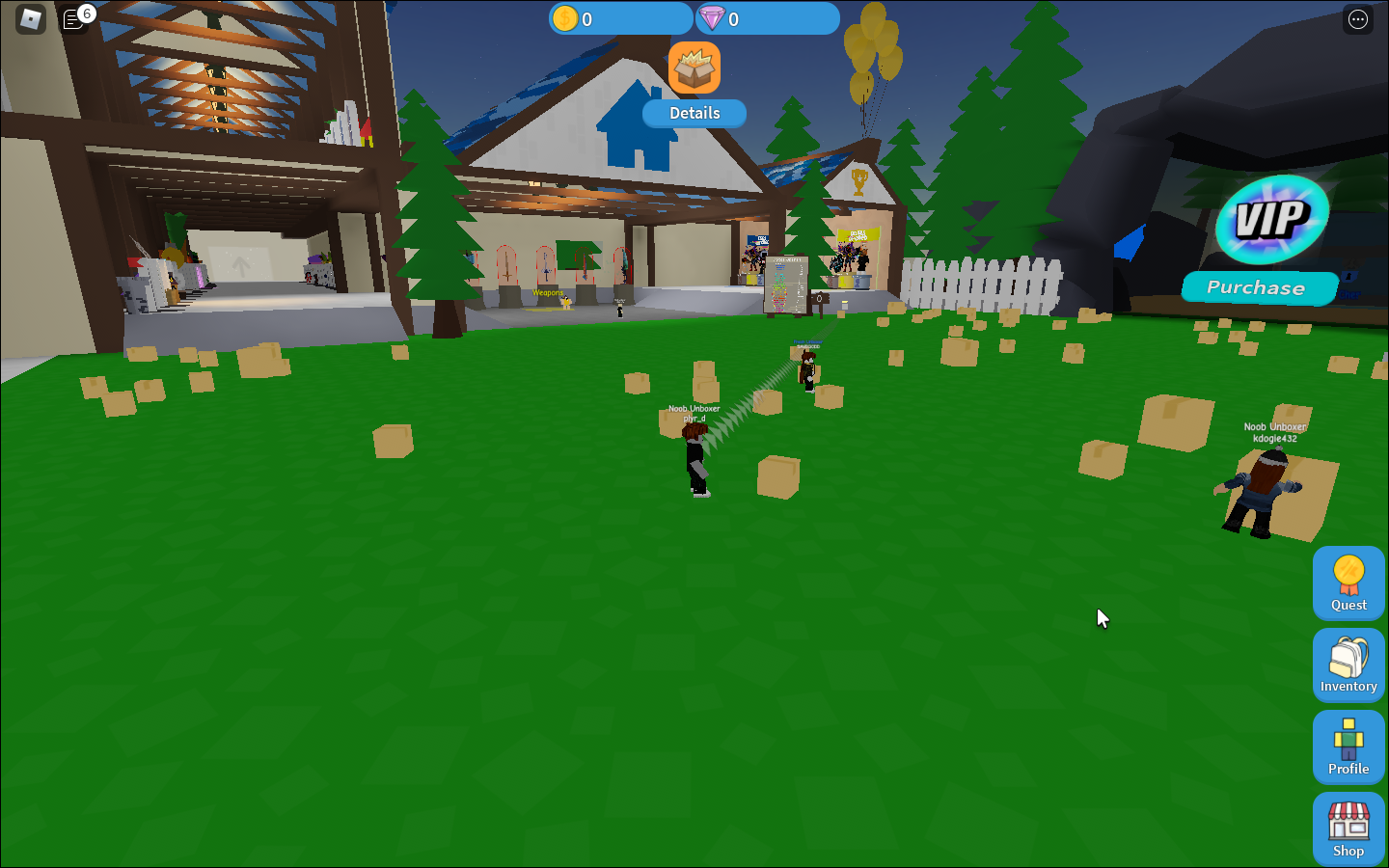1389x868 pixels.
Task: Click the gold coin currency icon
Action: click(x=564, y=18)
